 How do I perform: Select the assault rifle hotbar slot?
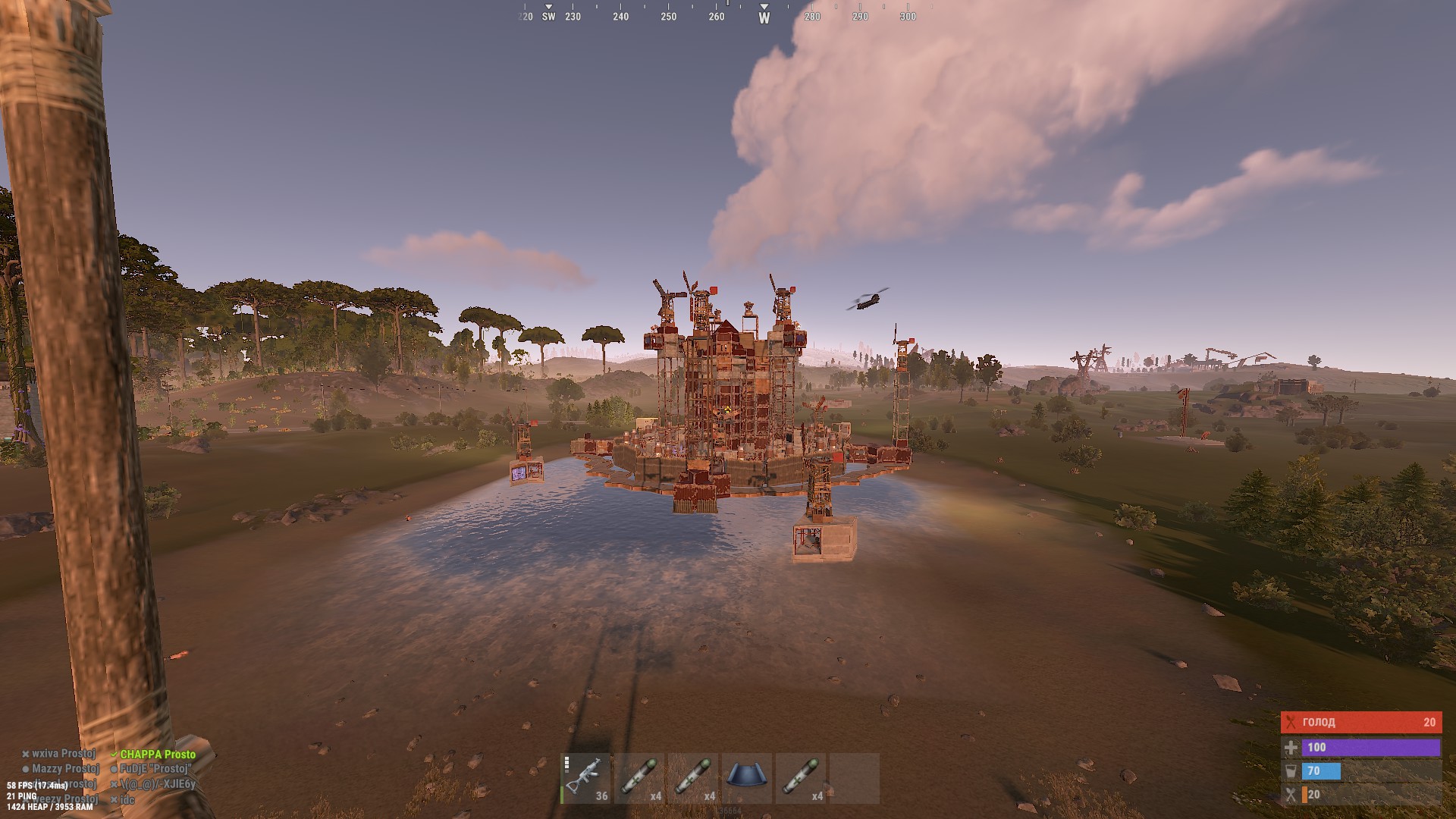[x=585, y=778]
